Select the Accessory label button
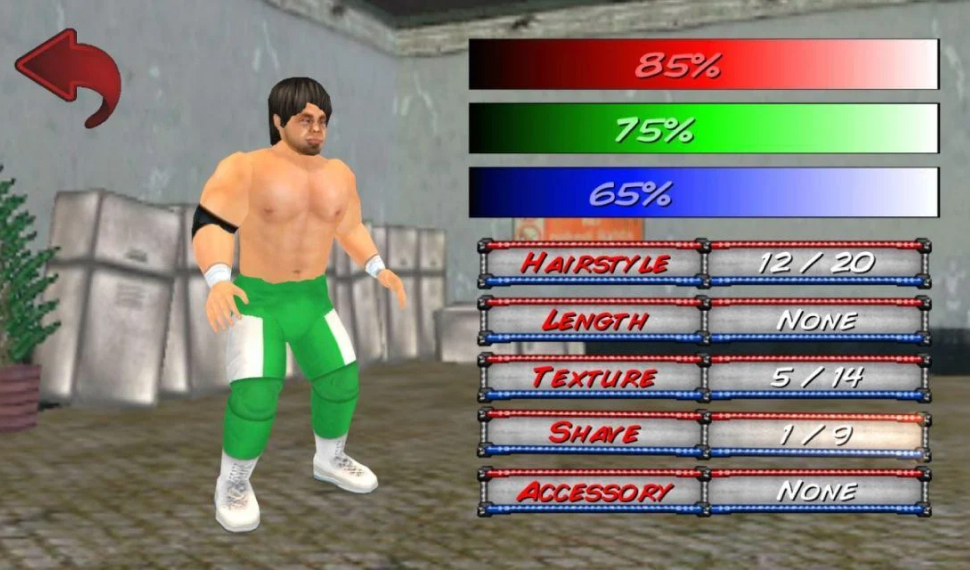 594,491
